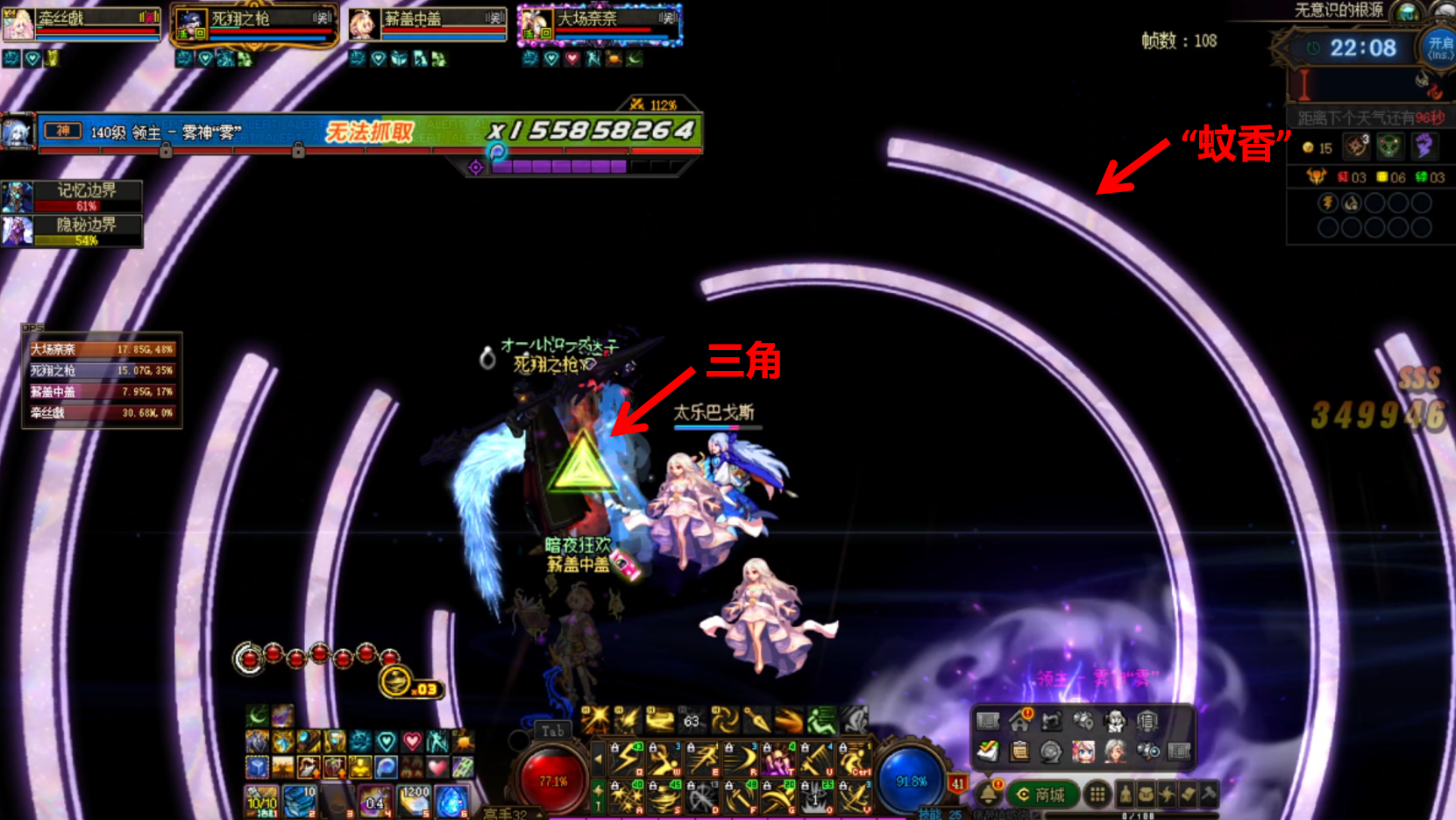This screenshot has width=1456, height=820.
Task: Use the consumable showing 10/10 in slot 1
Action: [x=261, y=801]
